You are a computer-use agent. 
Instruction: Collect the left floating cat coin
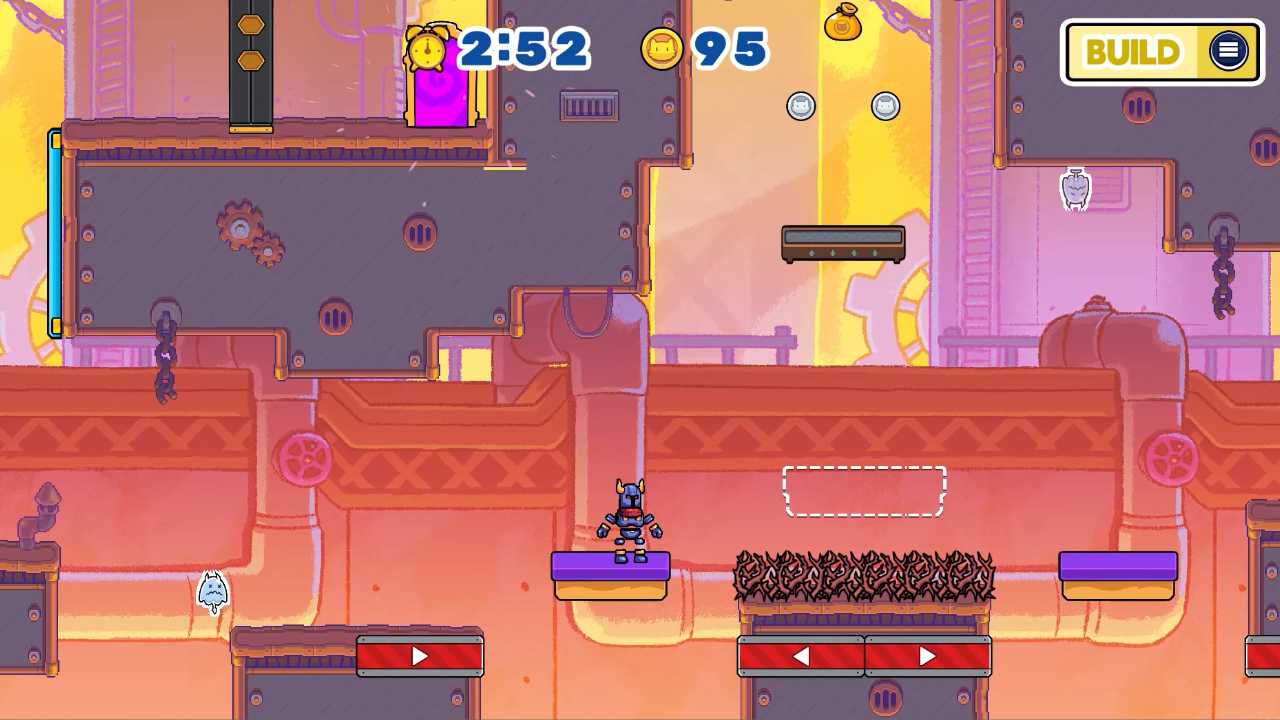pyautogui.click(x=801, y=106)
